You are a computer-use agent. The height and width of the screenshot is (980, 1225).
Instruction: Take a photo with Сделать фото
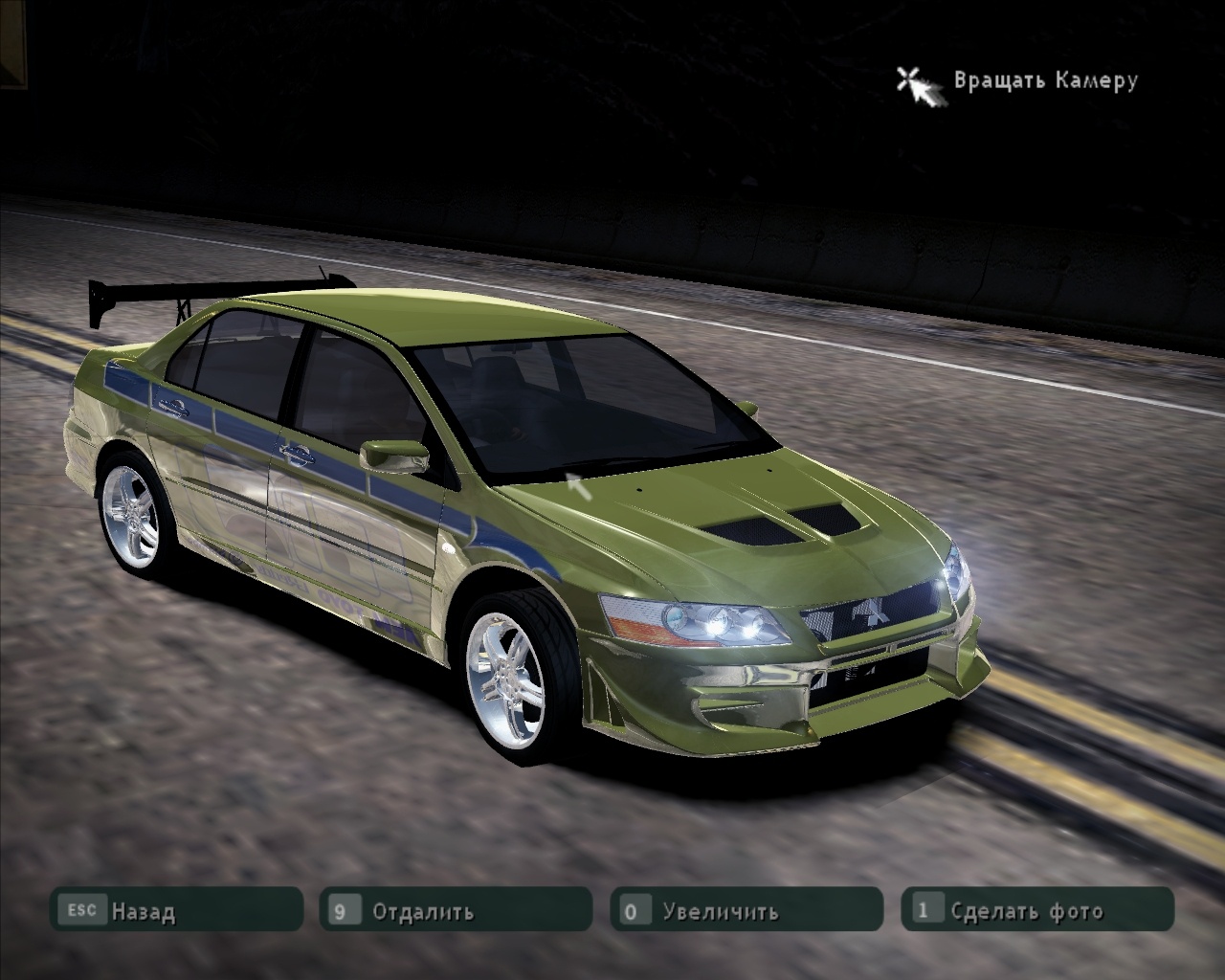(x=1036, y=910)
